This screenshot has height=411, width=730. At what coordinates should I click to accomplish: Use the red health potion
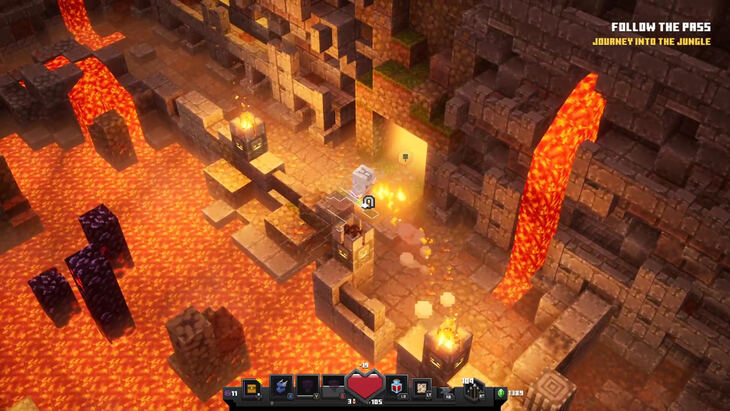364,386
